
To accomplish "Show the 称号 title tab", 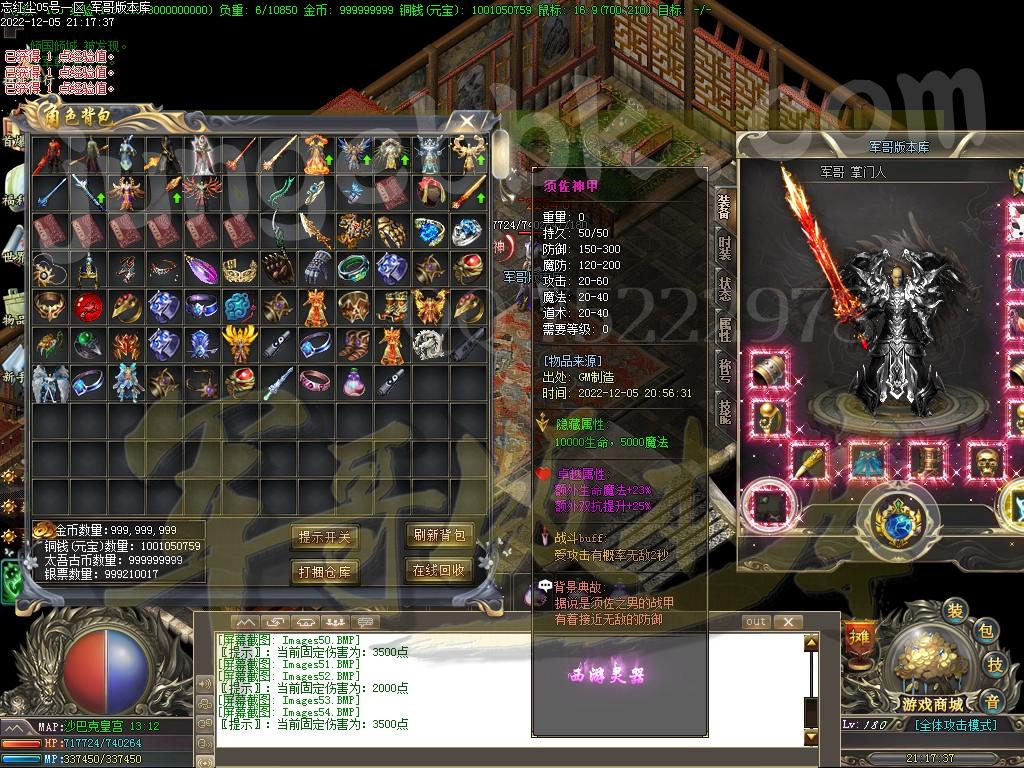I will pyautogui.click(x=725, y=370).
